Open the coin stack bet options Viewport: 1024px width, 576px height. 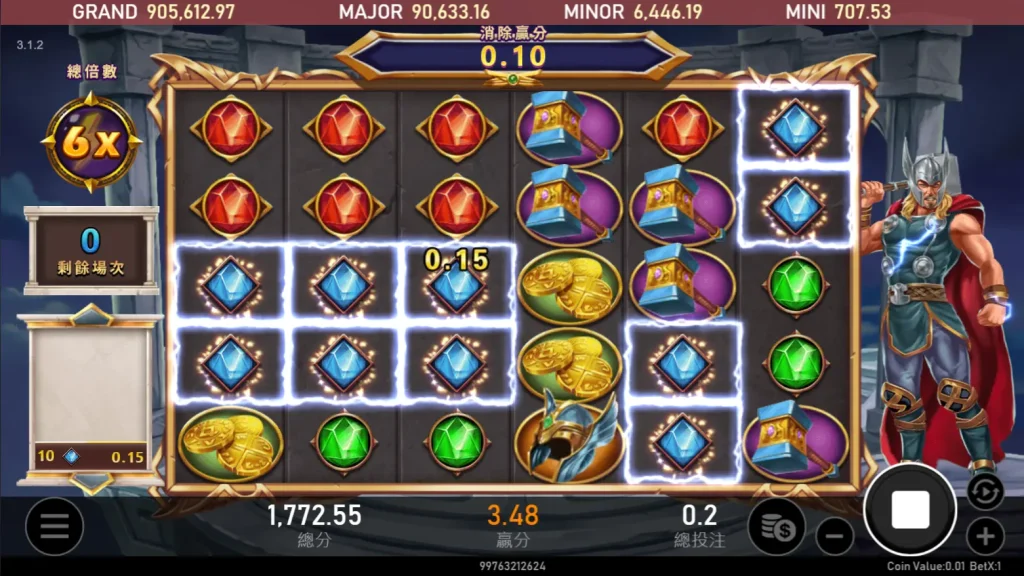(x=777, y=525)
